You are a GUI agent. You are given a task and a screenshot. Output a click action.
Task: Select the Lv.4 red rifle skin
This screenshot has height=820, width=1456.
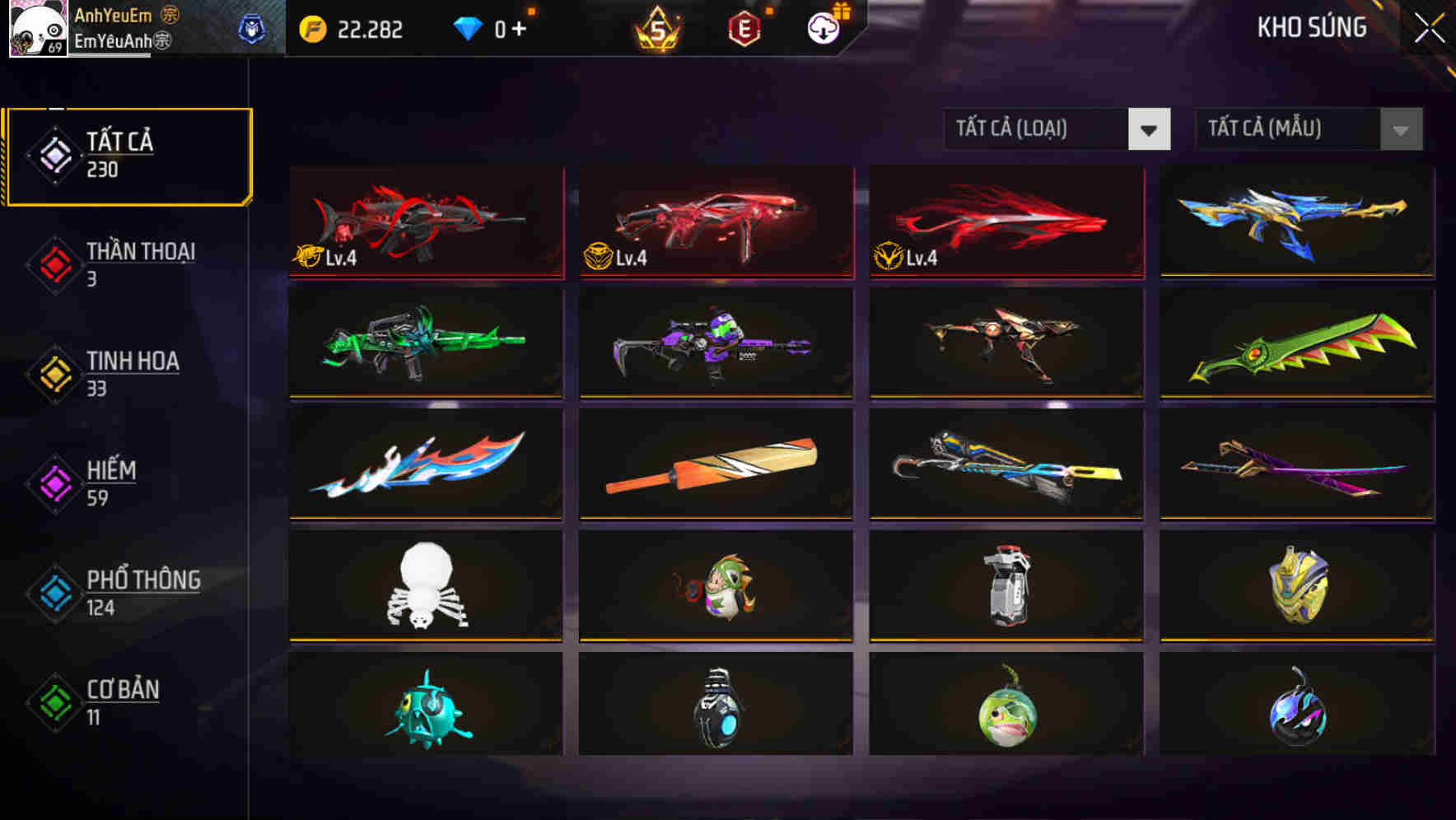(426, 224)
